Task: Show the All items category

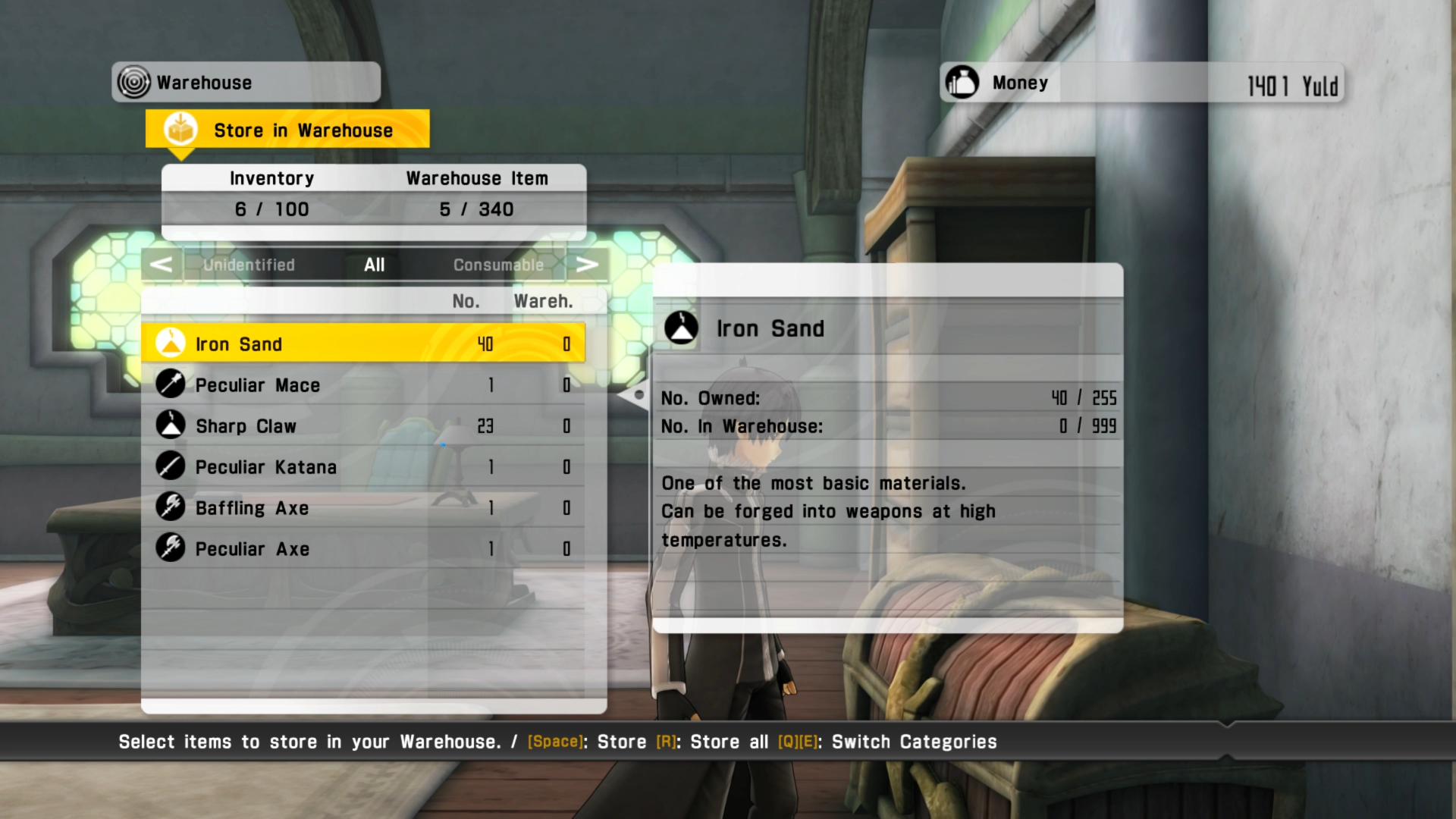Action: [374, 265]
